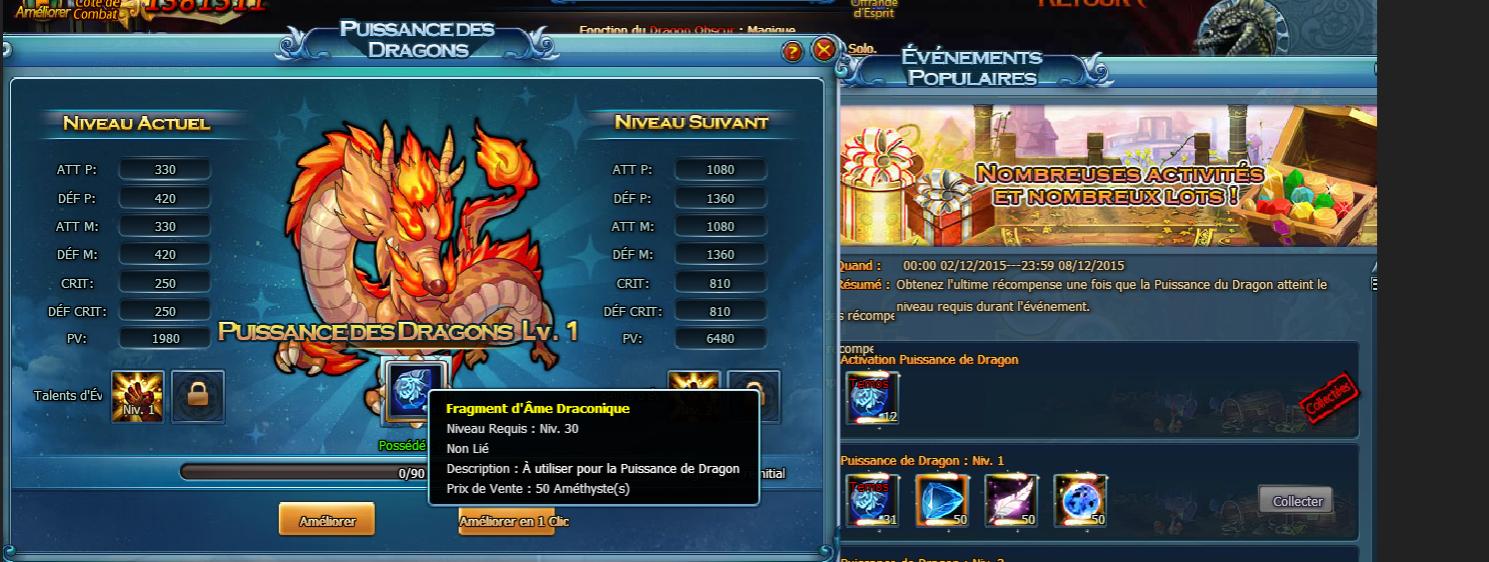Inspect the blue moon orb reward

click(x=1080, y=500)
